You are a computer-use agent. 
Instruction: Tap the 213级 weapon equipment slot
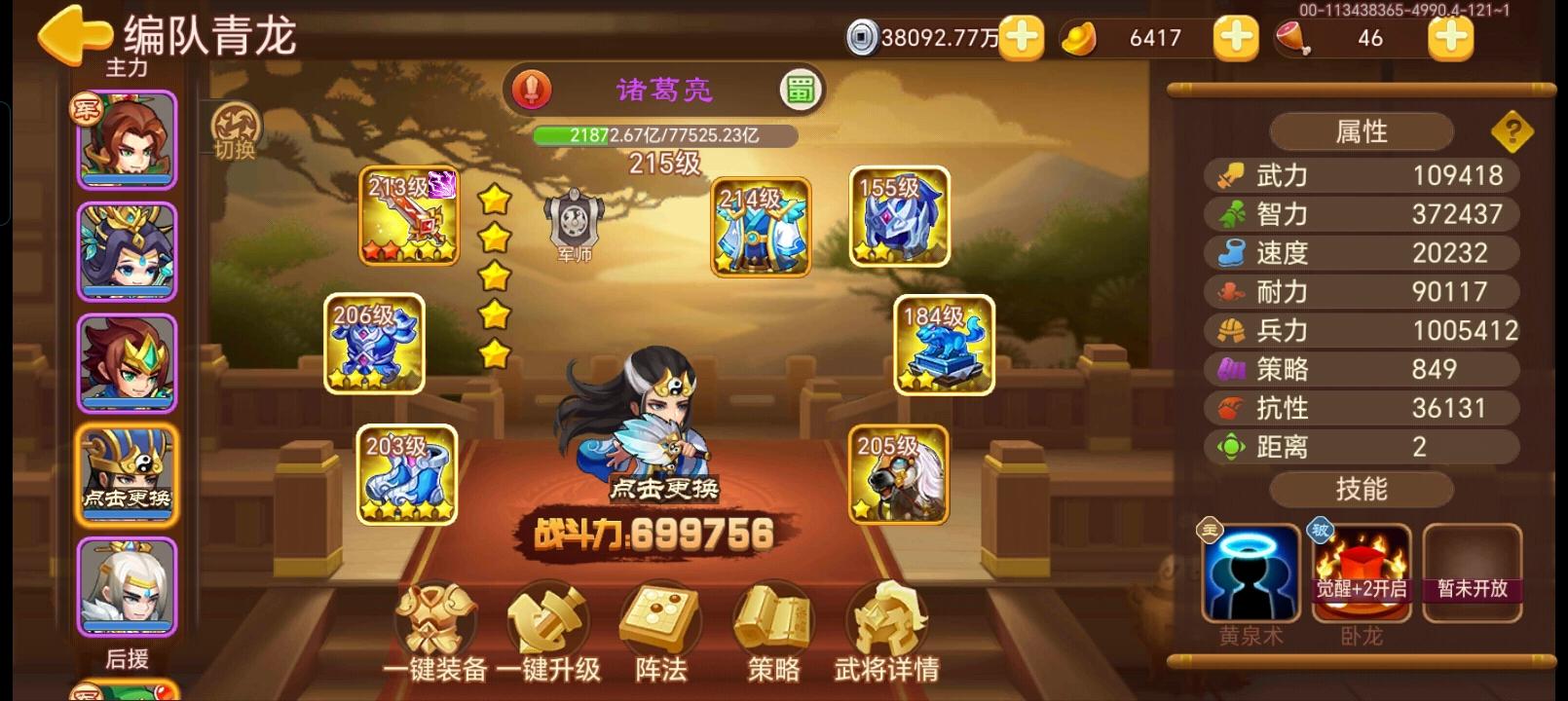[407, 216]
